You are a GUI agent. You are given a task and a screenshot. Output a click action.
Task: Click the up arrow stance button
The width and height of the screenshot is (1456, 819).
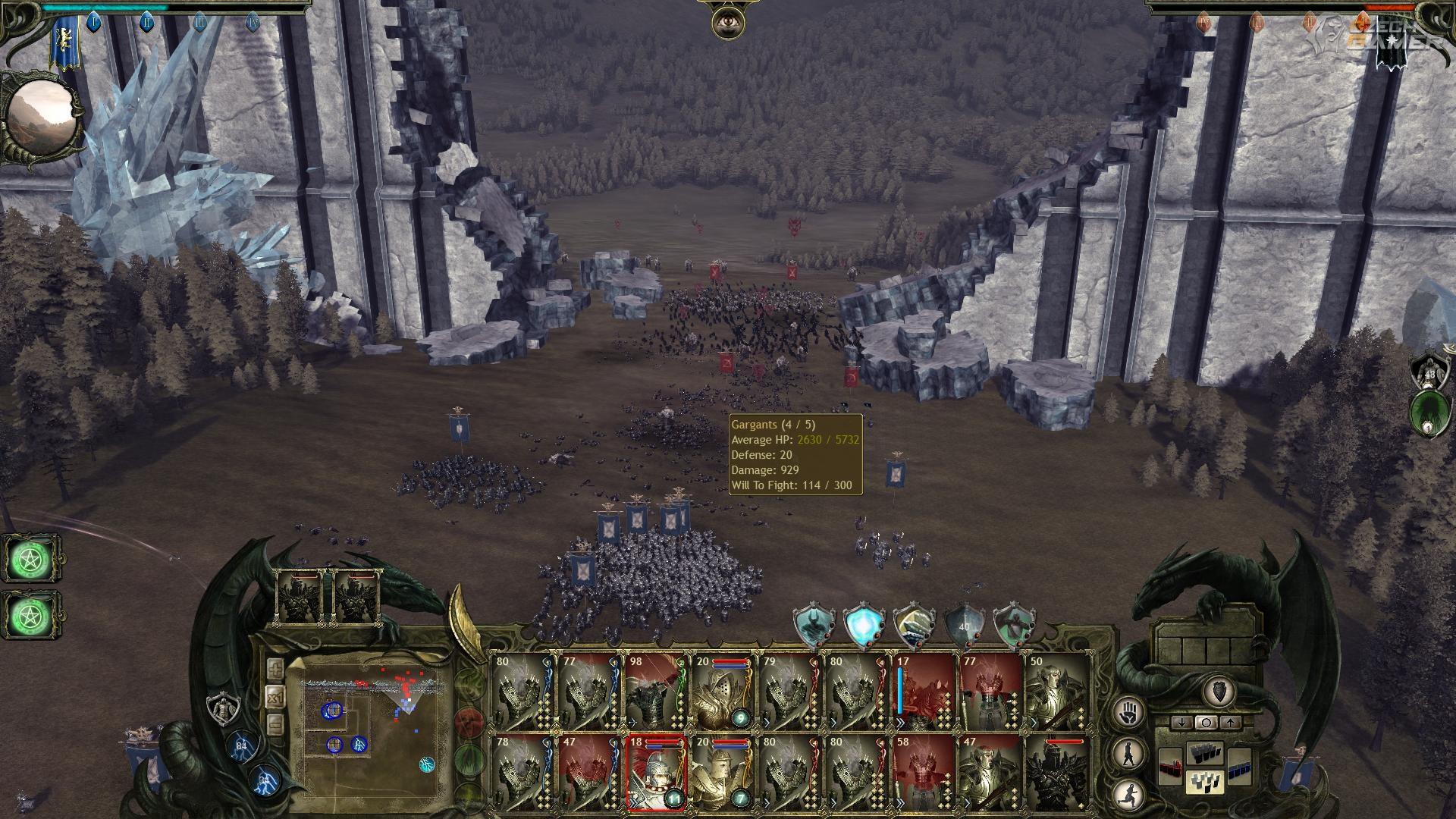[x=1230, y=723]
